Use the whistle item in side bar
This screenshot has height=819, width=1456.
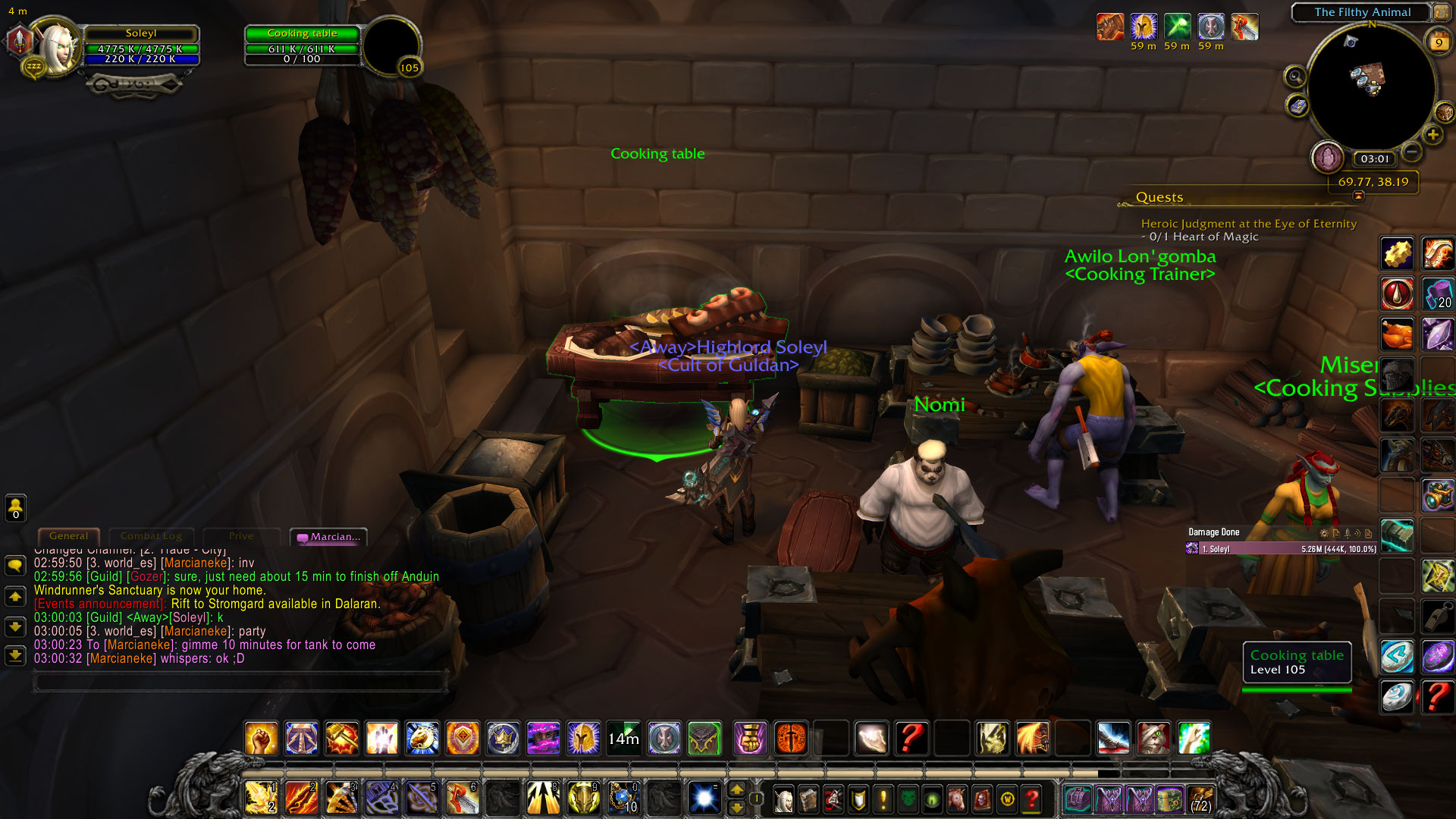tap(1438, 616)
